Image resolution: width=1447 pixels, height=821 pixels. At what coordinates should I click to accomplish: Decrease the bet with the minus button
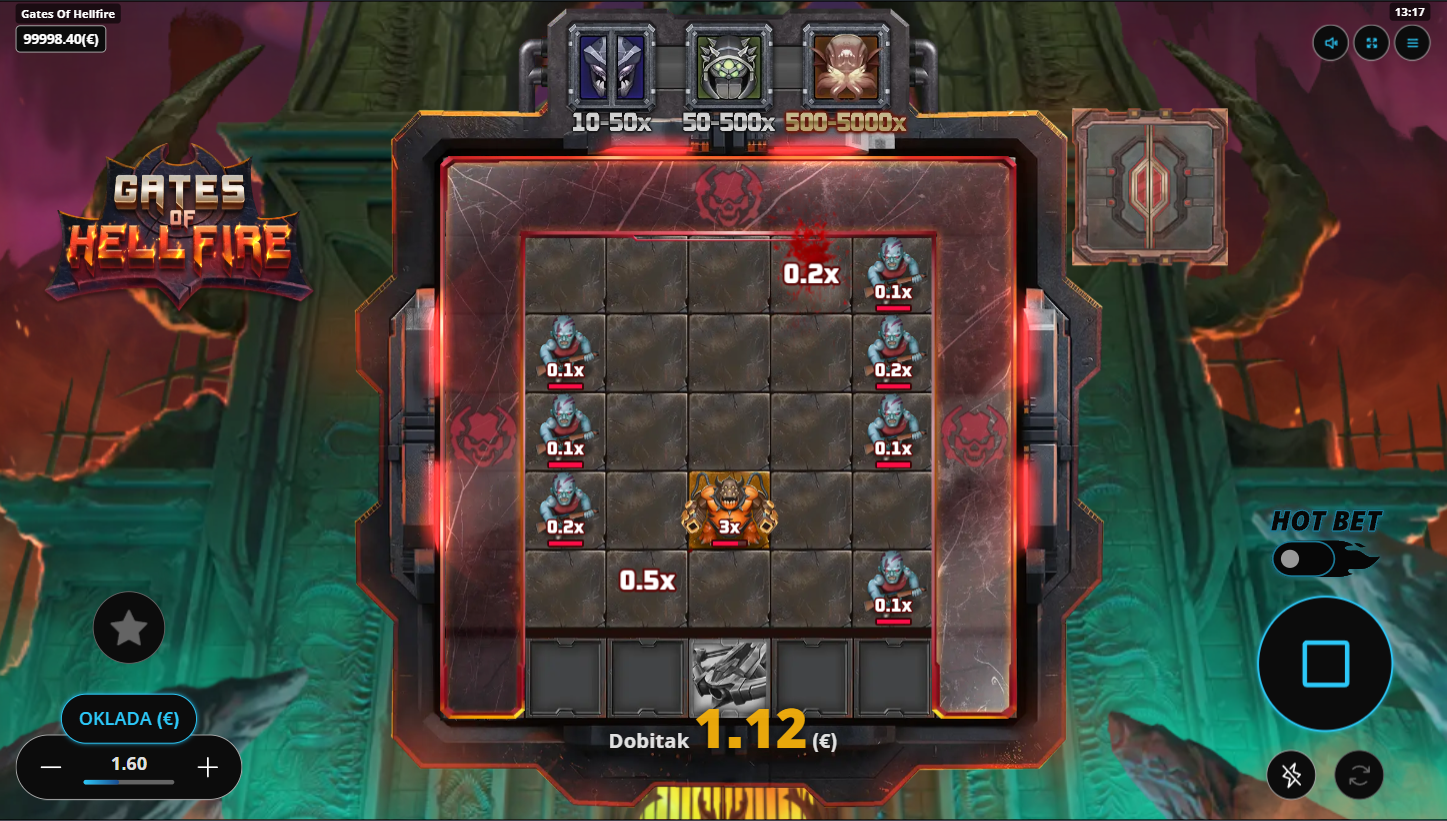51,767
